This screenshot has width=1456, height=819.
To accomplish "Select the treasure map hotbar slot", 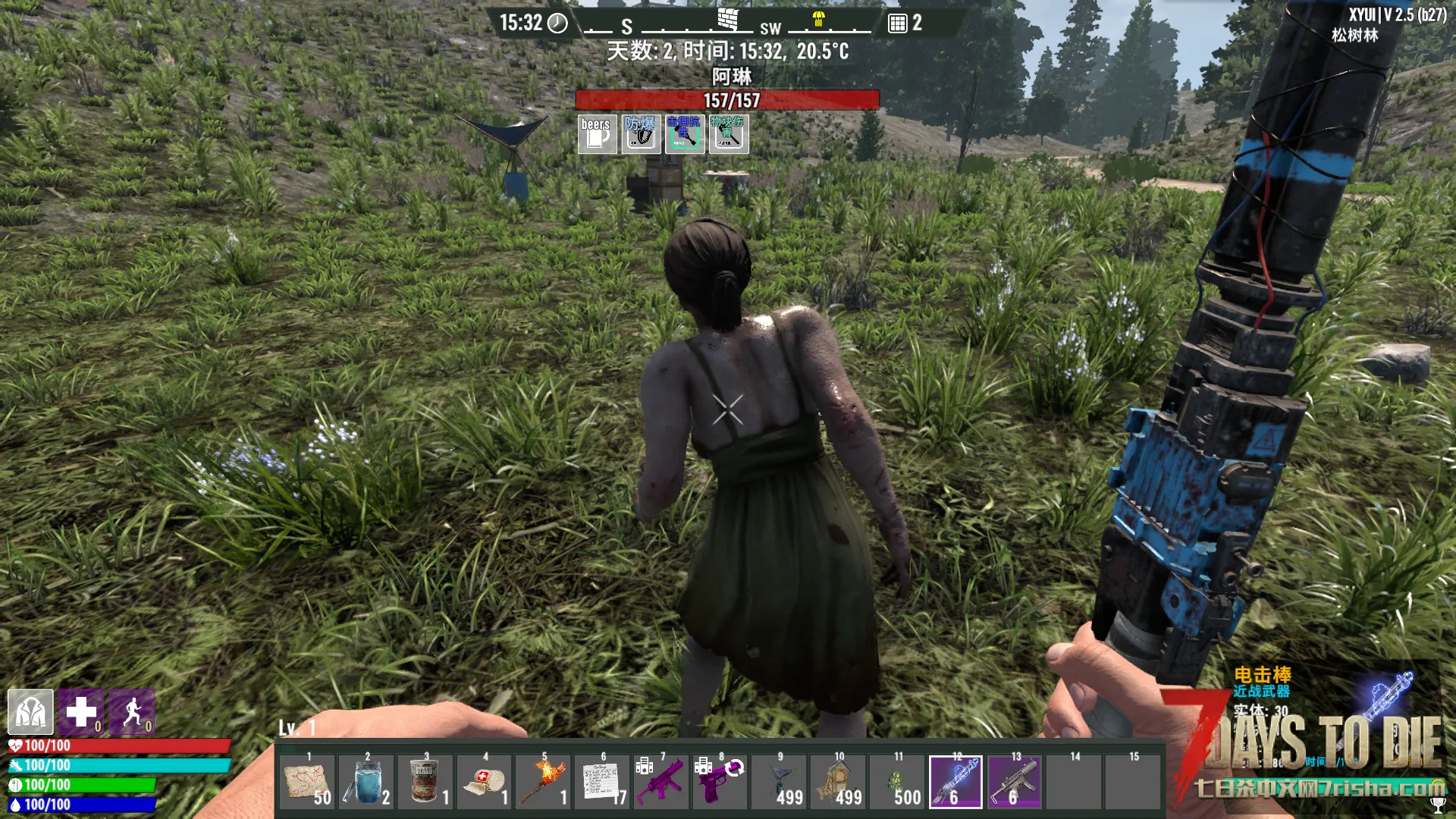I will pyautogui.click(x=307, y=782).
